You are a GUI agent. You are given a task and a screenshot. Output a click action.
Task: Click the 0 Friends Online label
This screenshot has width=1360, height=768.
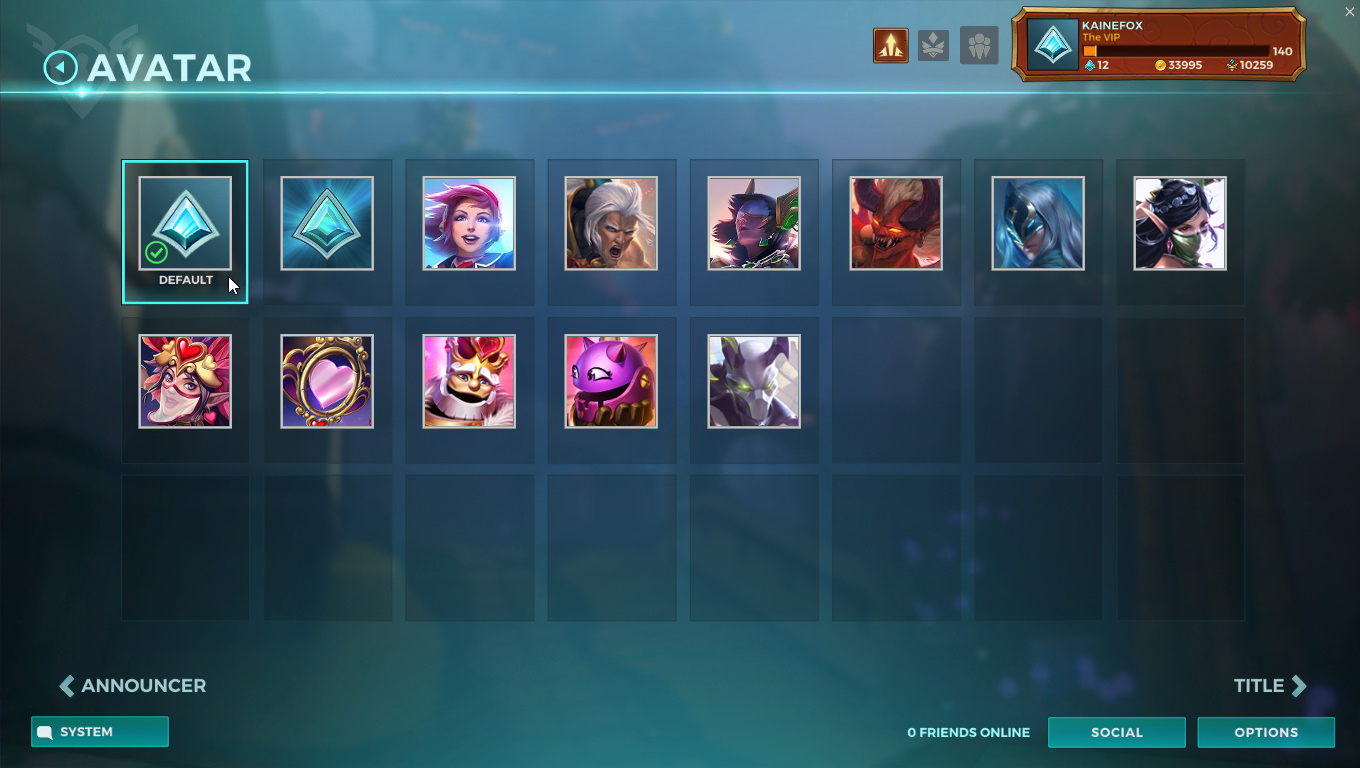click(967, 732)
